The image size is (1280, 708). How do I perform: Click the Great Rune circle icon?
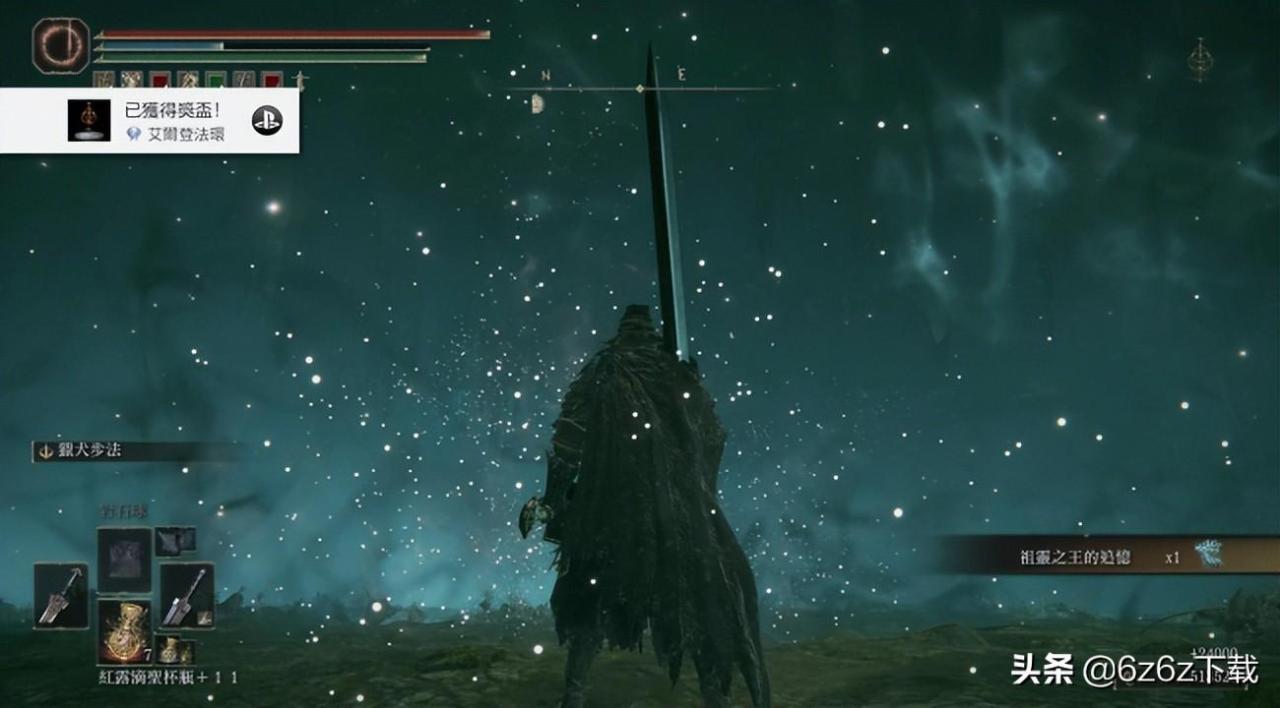61,45
